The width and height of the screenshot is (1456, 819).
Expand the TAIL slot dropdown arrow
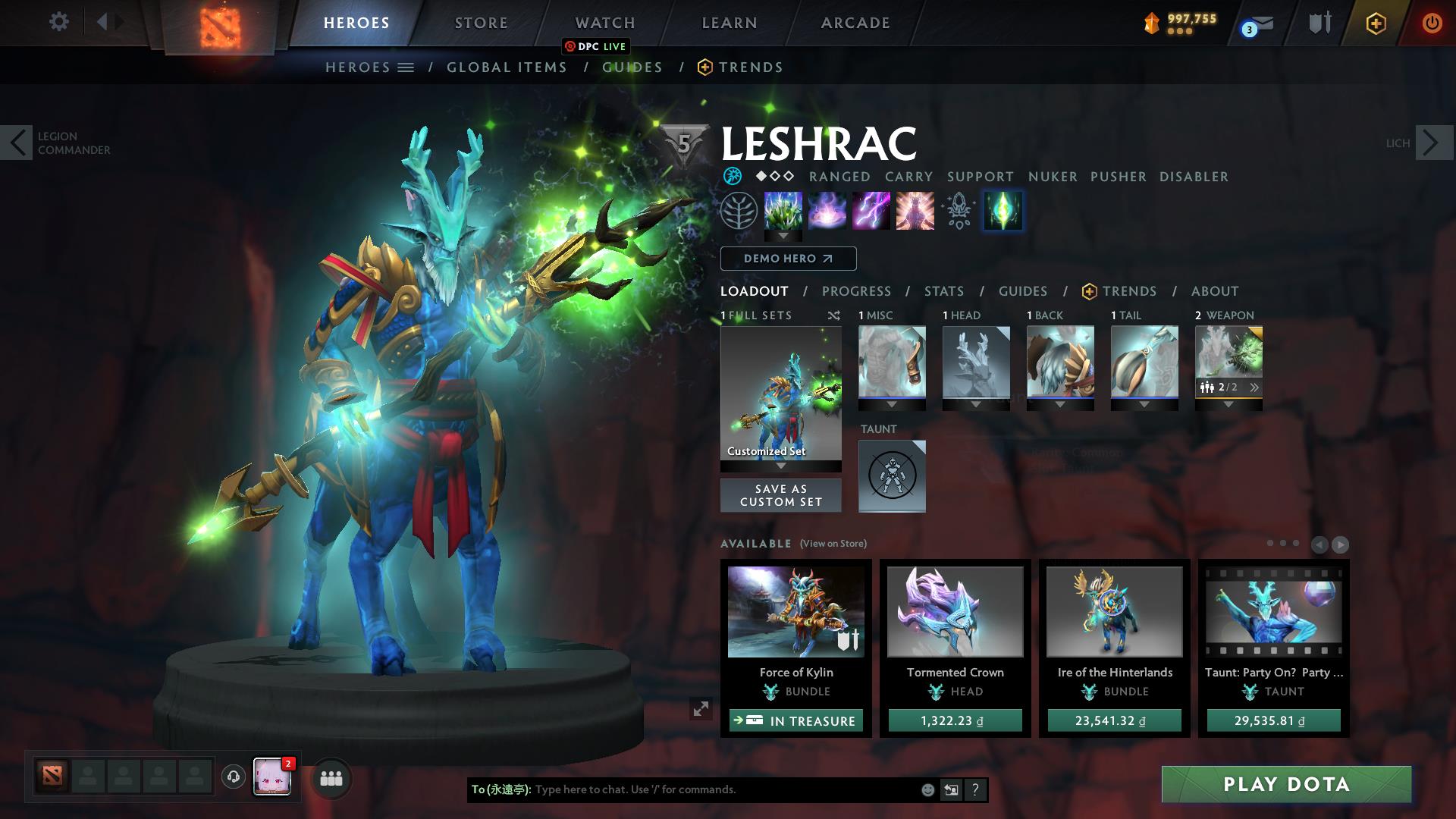click(1145, 404)
